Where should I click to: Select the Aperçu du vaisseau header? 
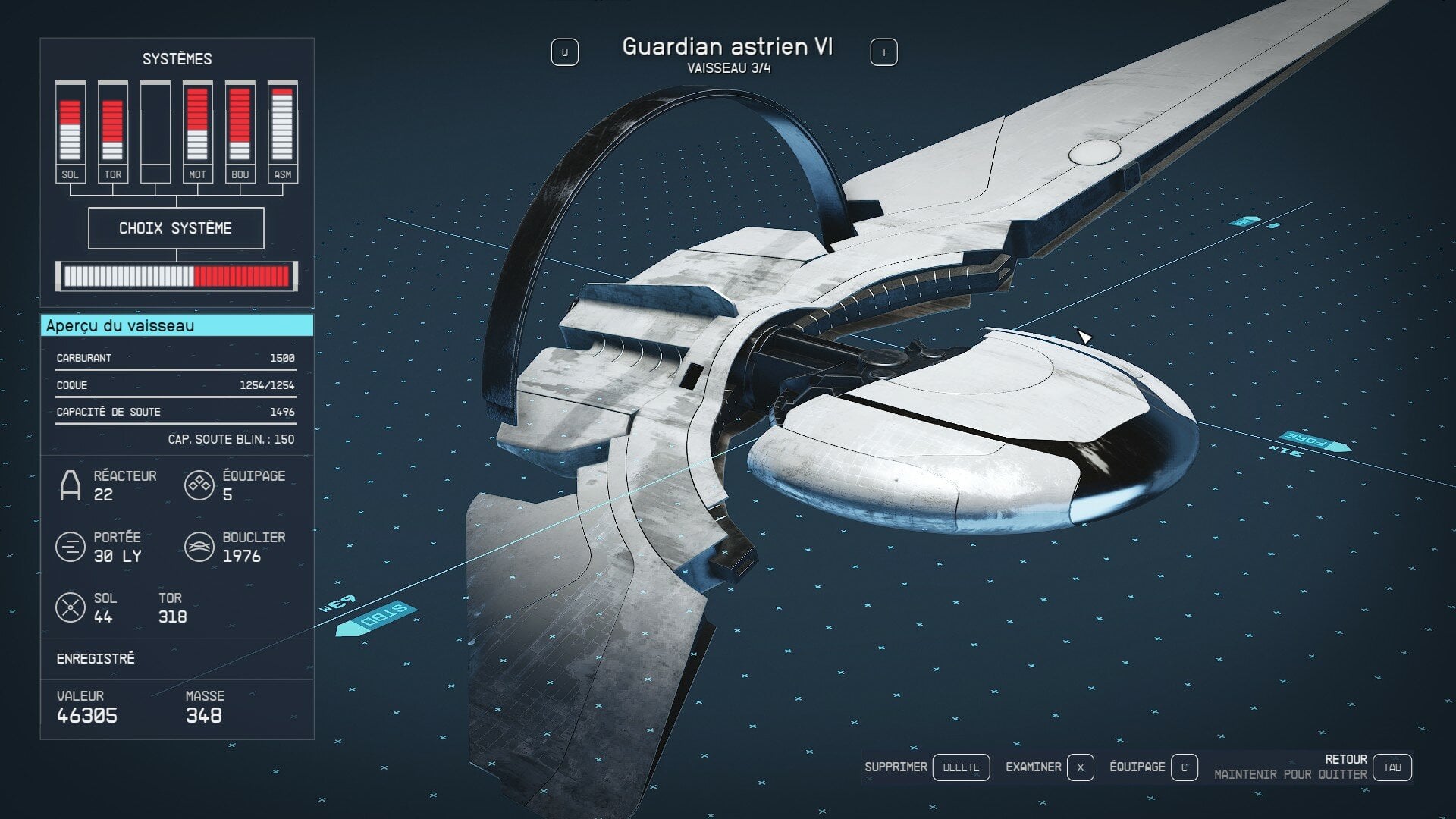point(176,326)
